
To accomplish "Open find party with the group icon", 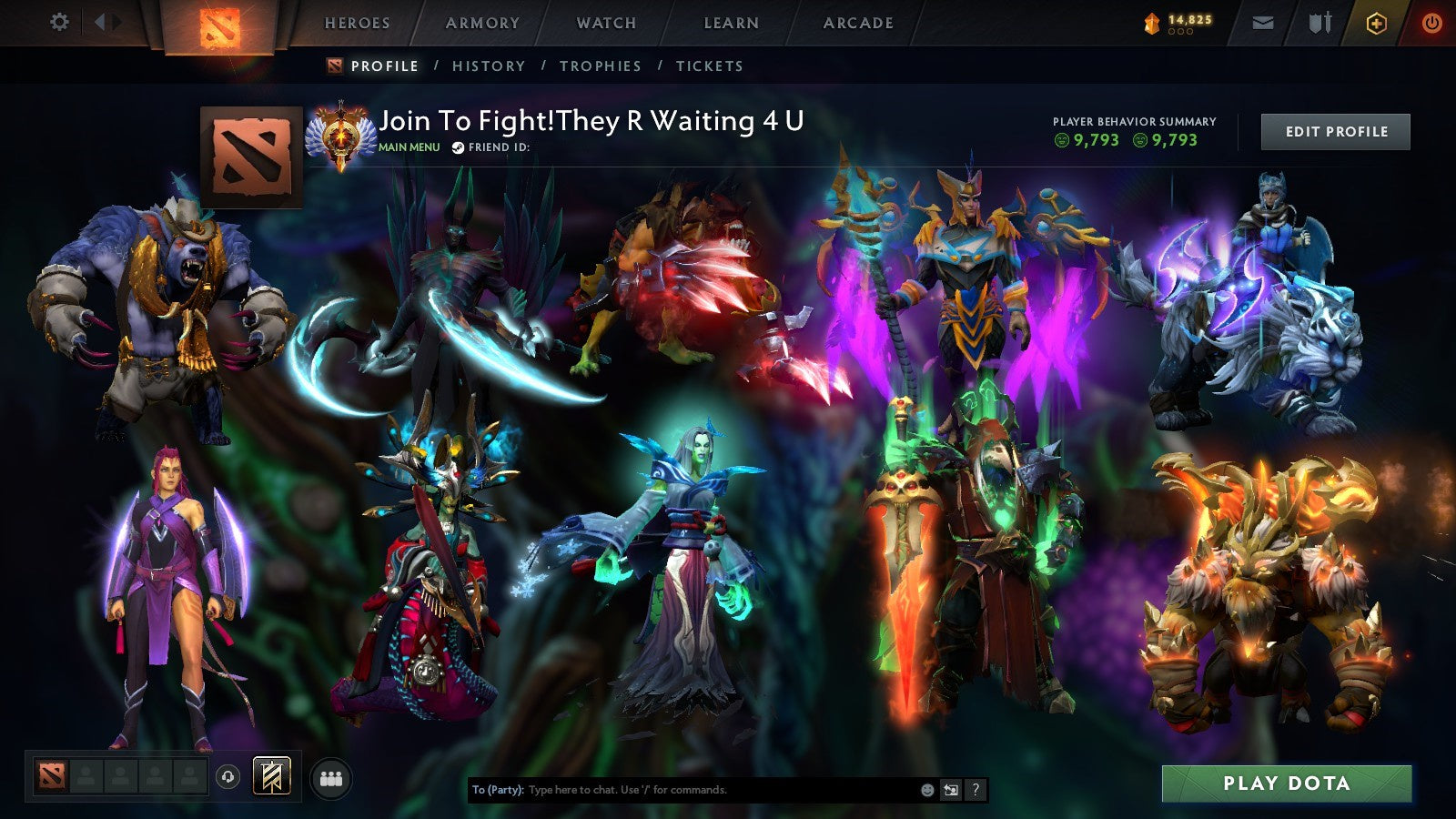I will (x=332, y=778).
